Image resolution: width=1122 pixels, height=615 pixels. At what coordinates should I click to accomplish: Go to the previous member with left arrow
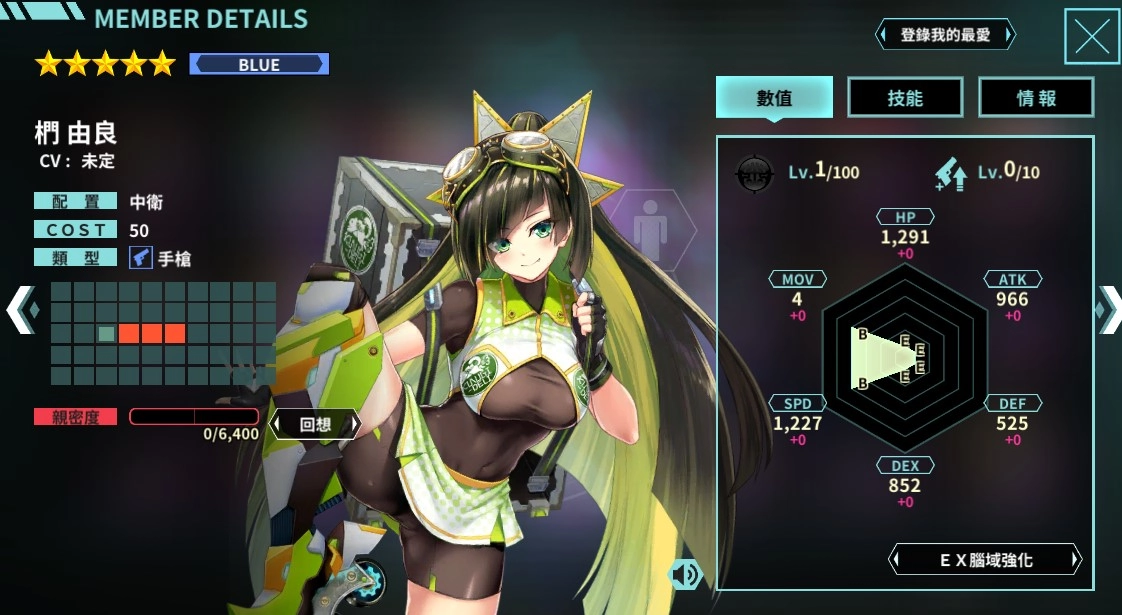coord(20,309)
